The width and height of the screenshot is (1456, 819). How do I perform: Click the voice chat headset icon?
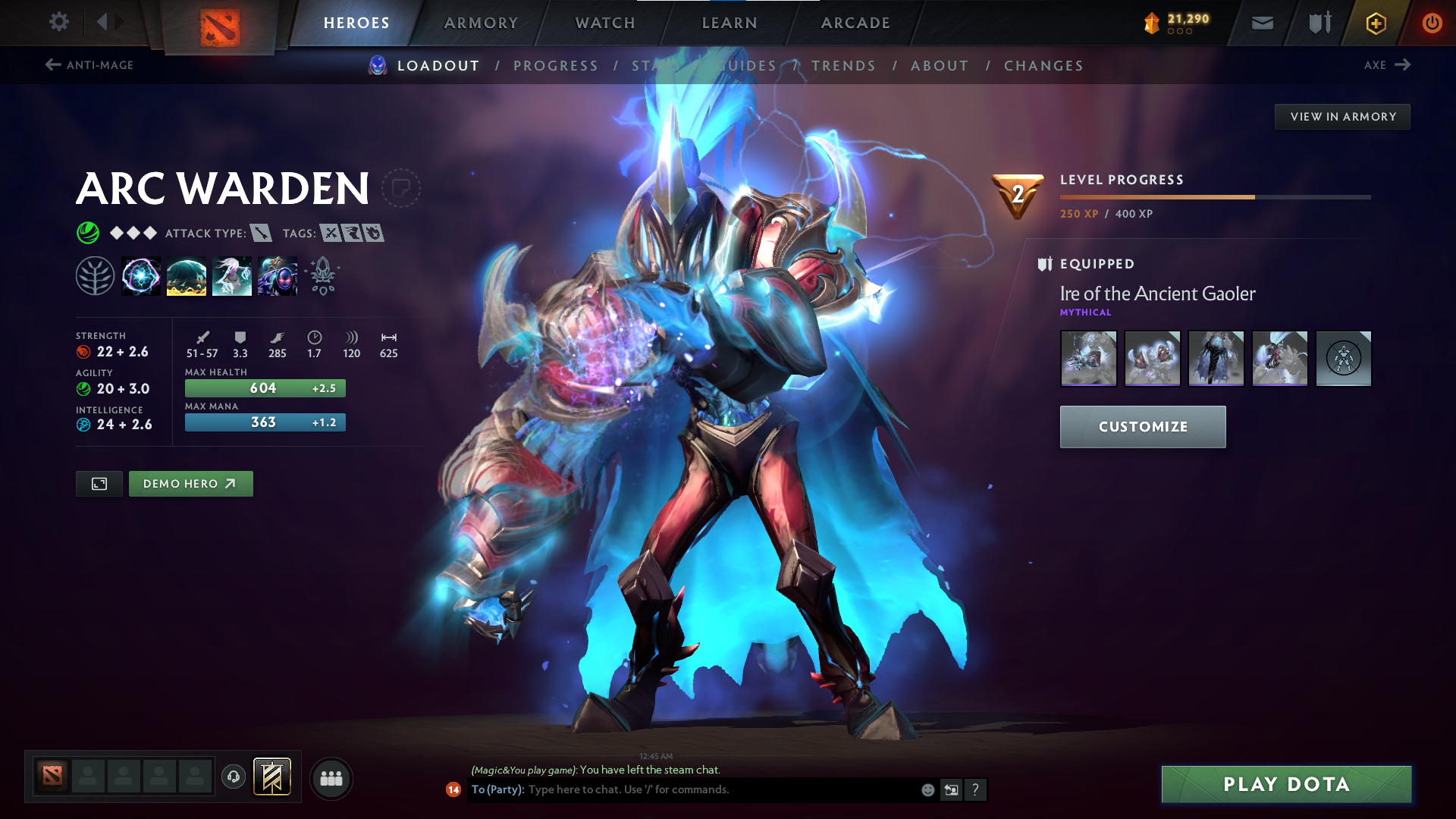(x=233, y=777)
